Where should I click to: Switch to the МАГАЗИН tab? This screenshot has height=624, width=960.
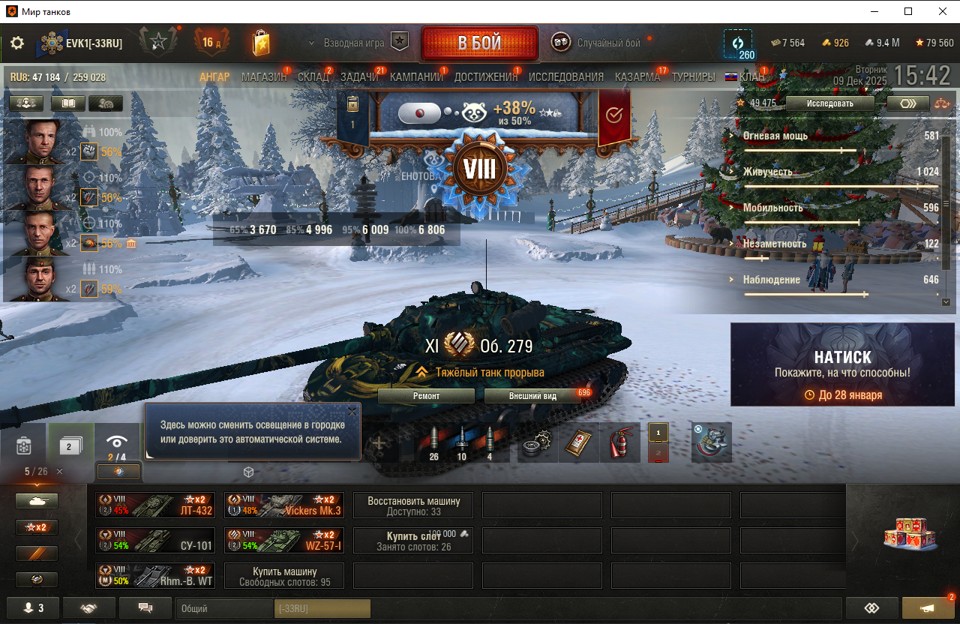[264, 77]
